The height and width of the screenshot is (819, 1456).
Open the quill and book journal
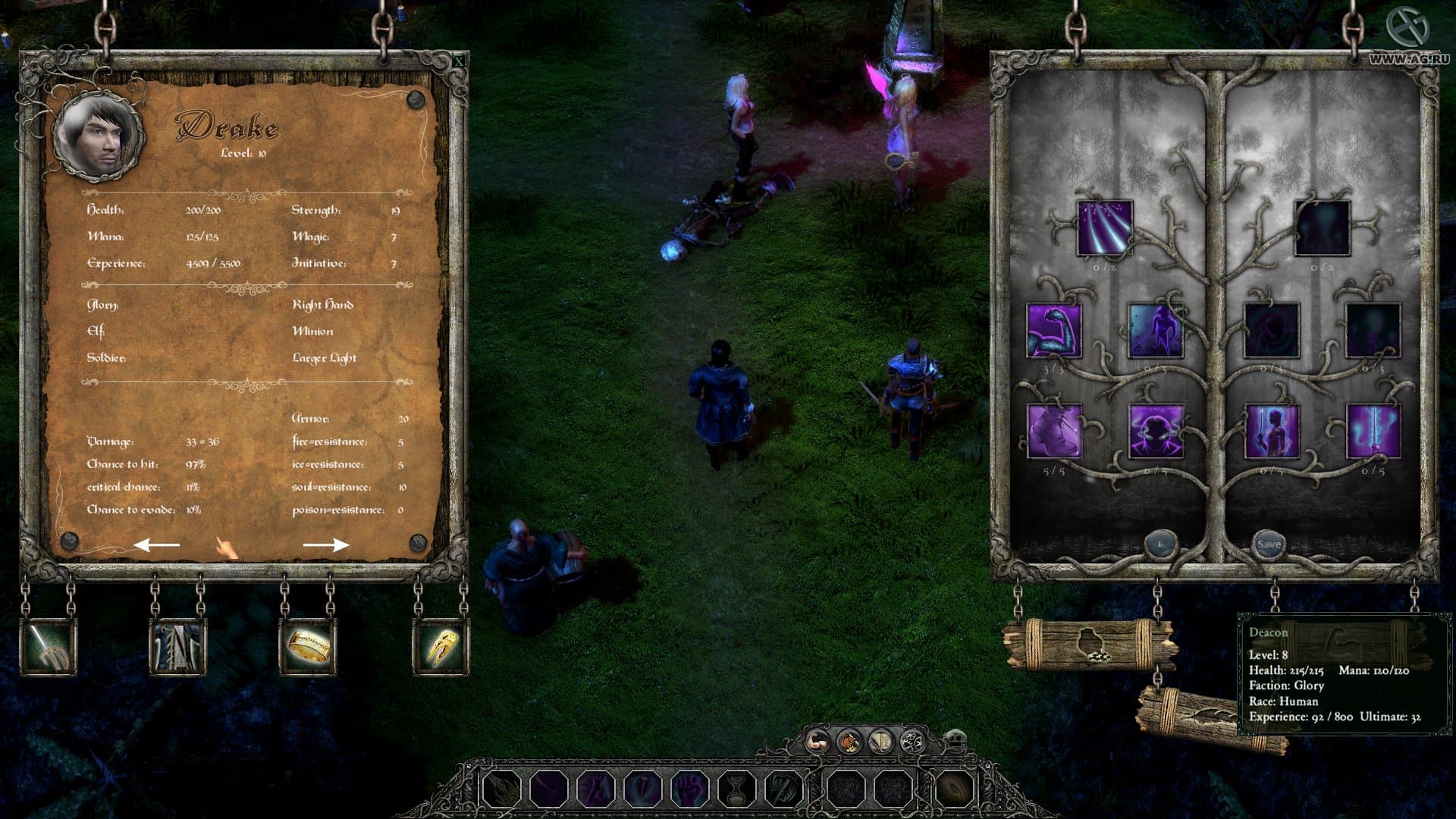tap(881, 739)
